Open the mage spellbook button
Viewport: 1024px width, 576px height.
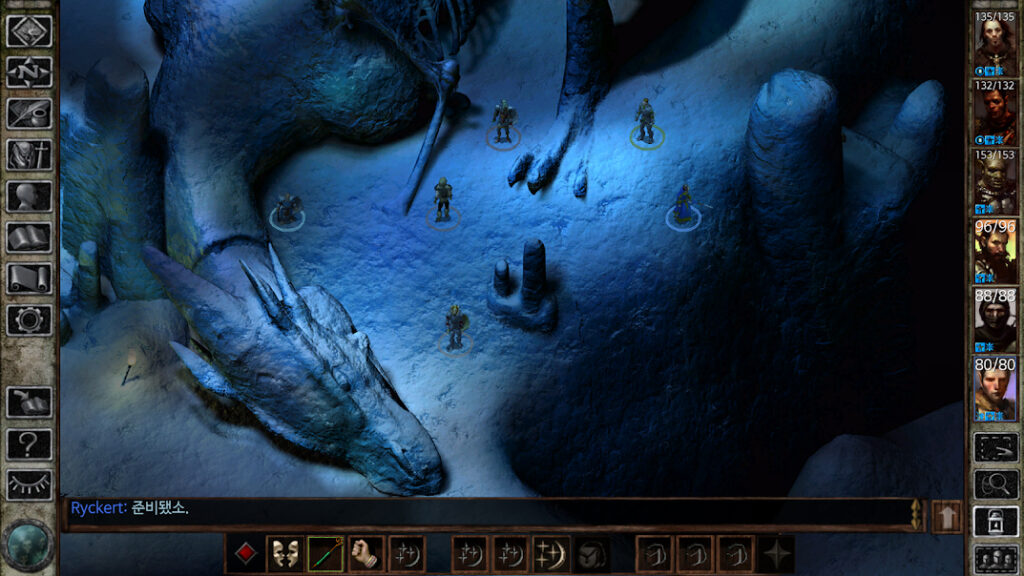(29, 238)
